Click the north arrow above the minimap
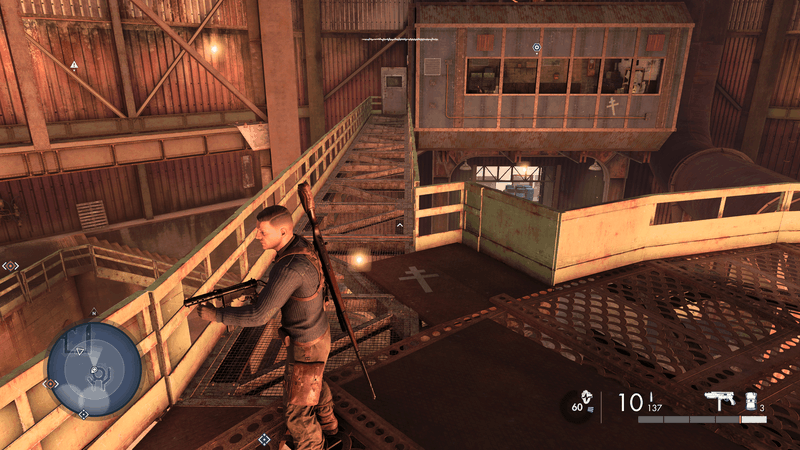This screenshot has height=450, width=800. 94,312
